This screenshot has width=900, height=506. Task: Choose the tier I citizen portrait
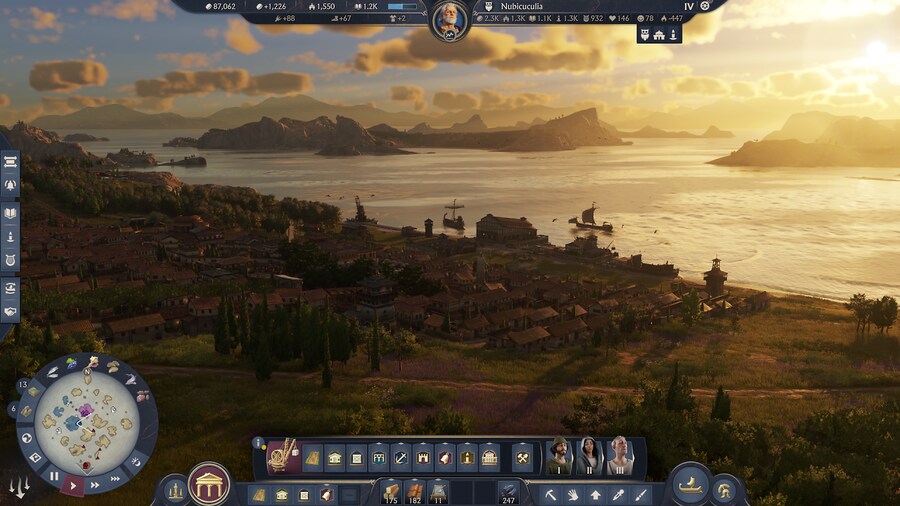click(560, 456)
